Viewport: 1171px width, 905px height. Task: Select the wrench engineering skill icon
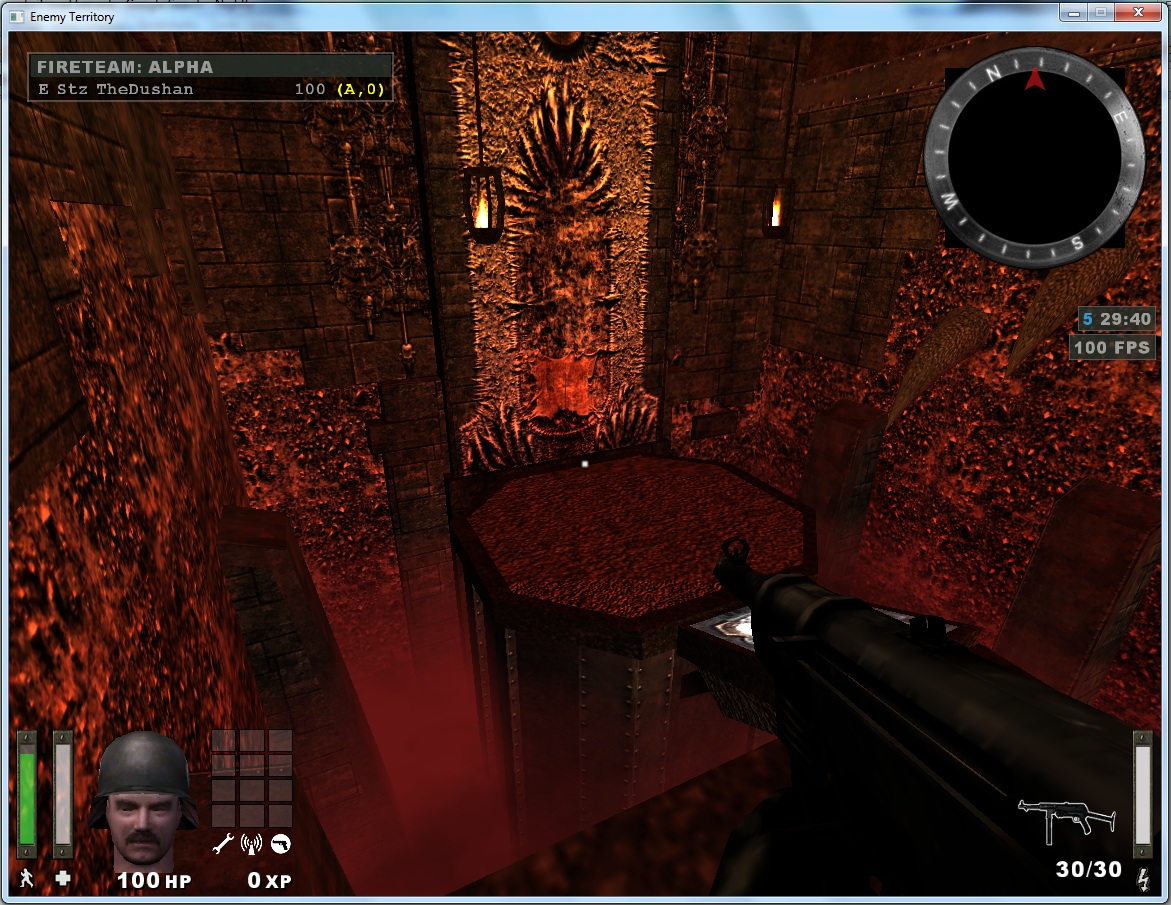click(223, 844)
